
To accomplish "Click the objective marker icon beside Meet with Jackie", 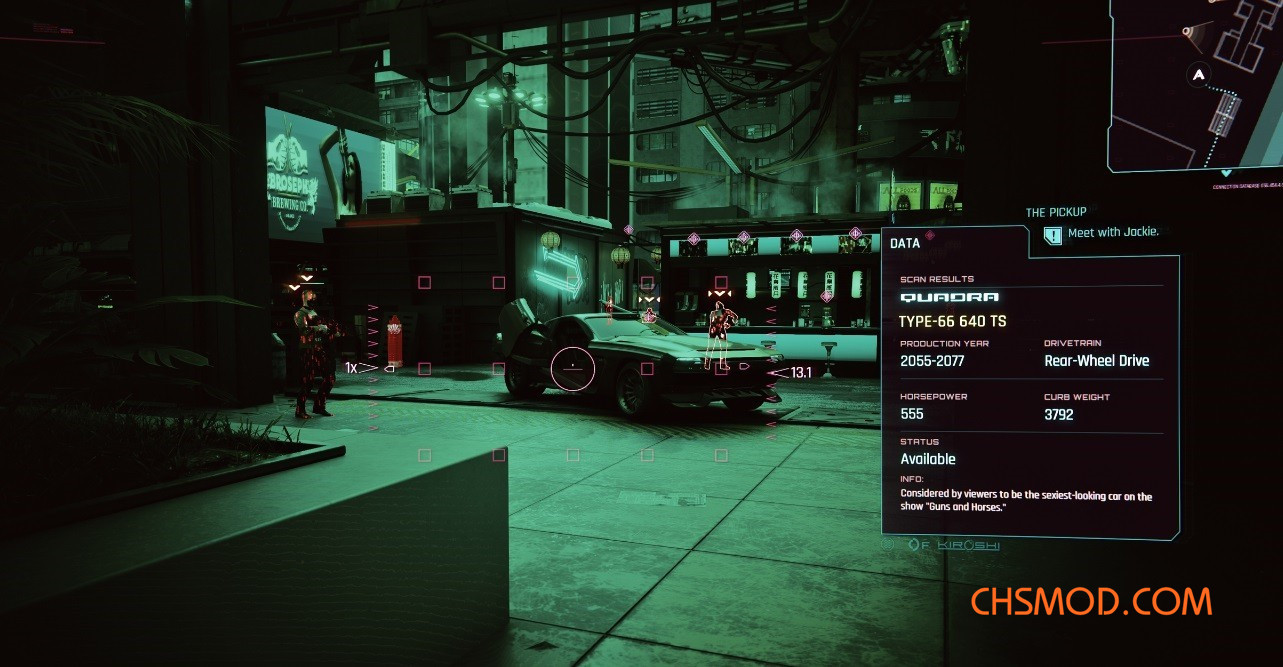I will (x=1052, y=235).
